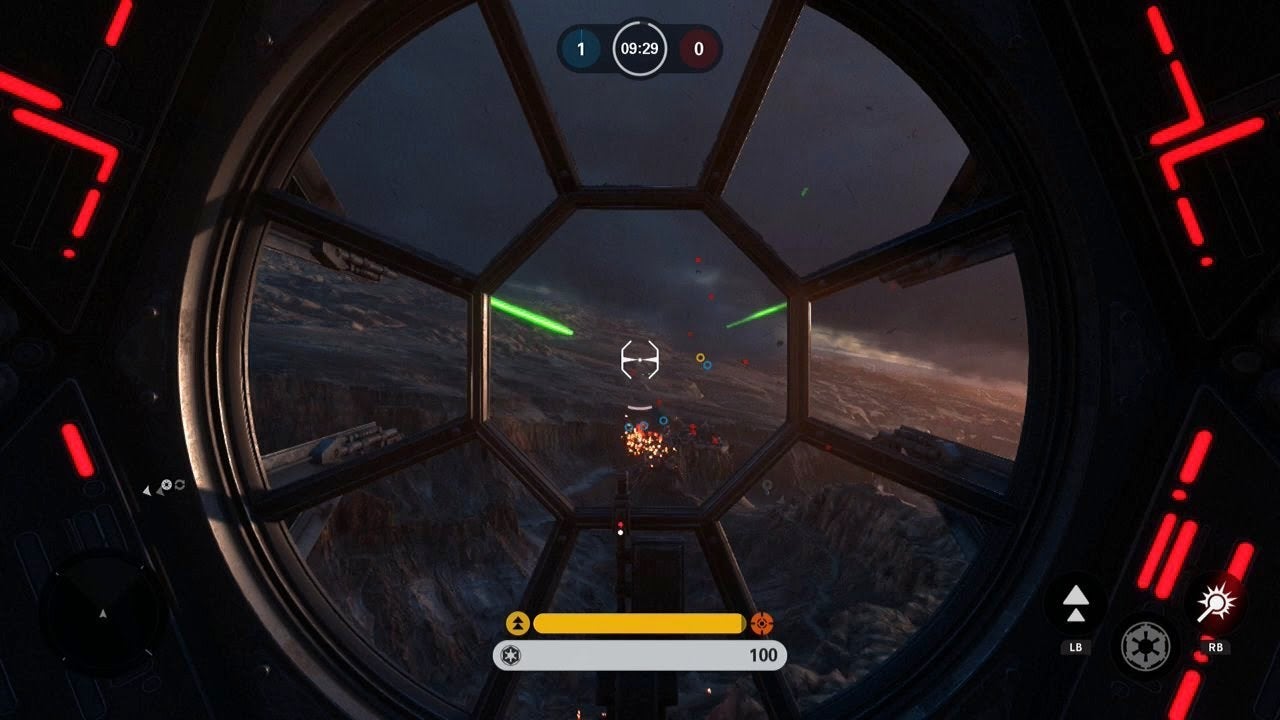Click the circular radar scanner

pos(102,612)
